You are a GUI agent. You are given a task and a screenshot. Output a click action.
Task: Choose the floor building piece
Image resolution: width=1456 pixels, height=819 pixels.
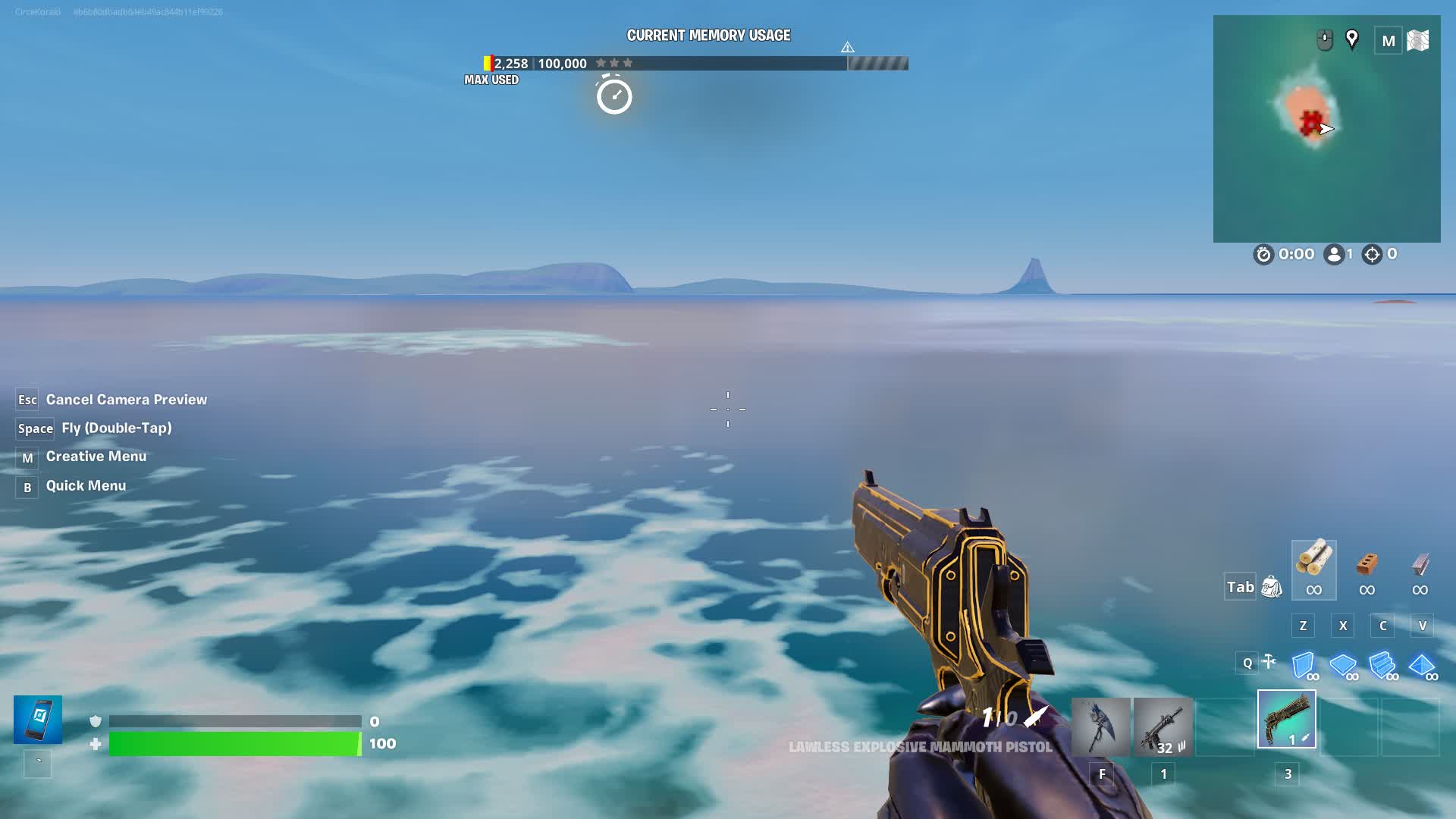click(1343, 666)
